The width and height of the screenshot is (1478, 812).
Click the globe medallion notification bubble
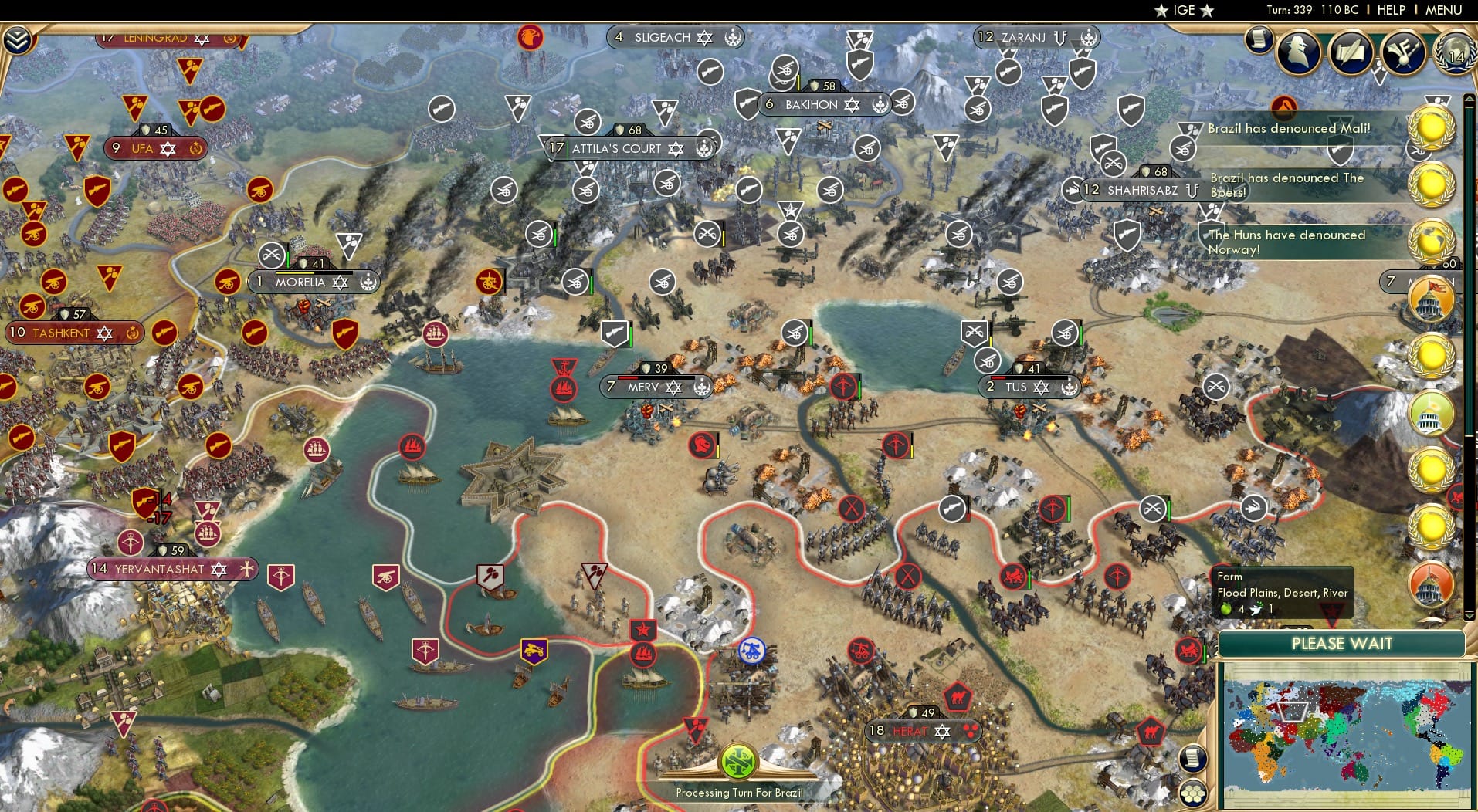tap(1432, 239)
